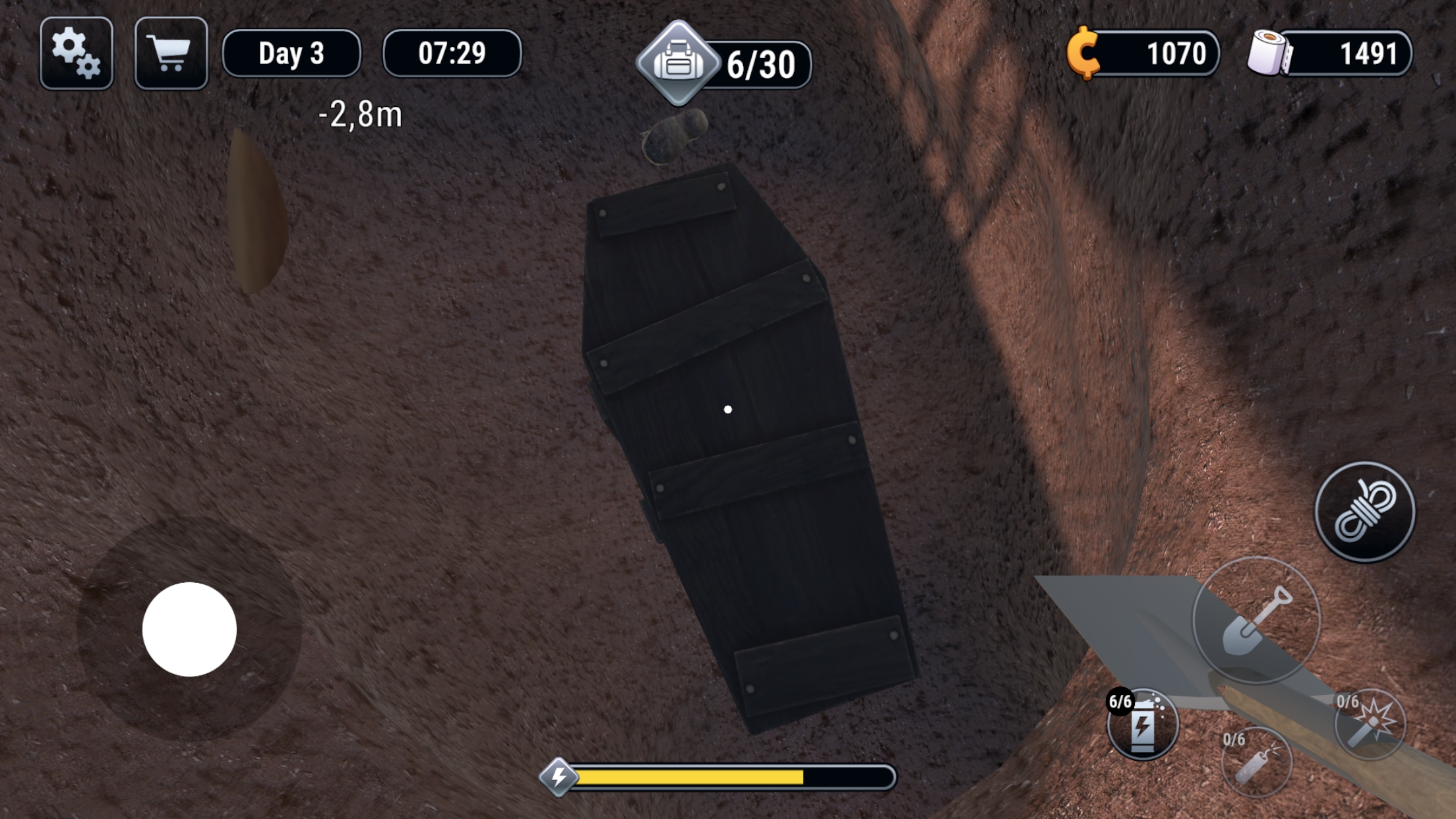Tap the -2,8m depth indicator

[359, 115]
